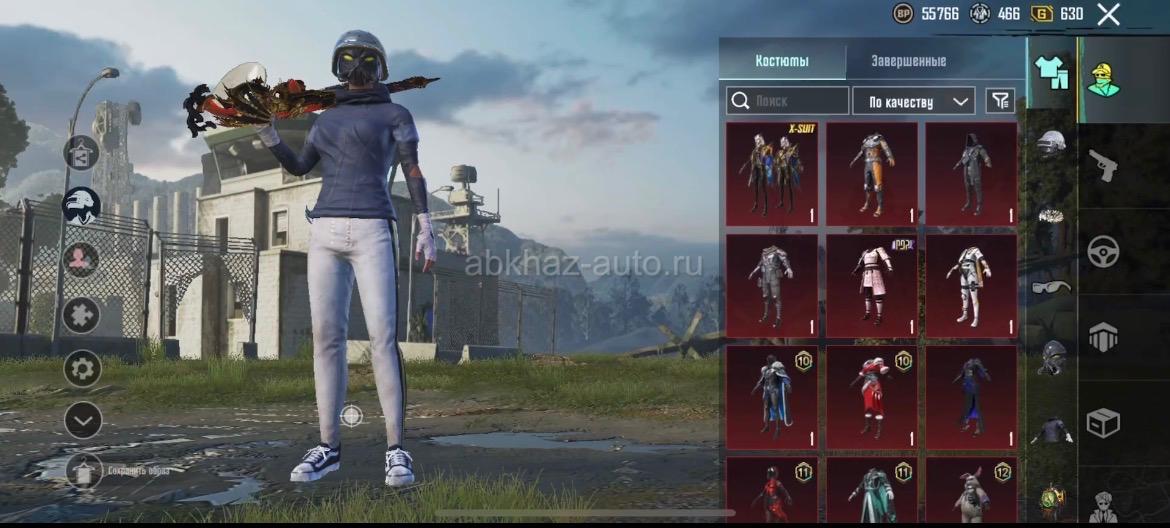This screenshot has width=1170, height=528.
Task: Click the Поиск search field
Action: 788,101
